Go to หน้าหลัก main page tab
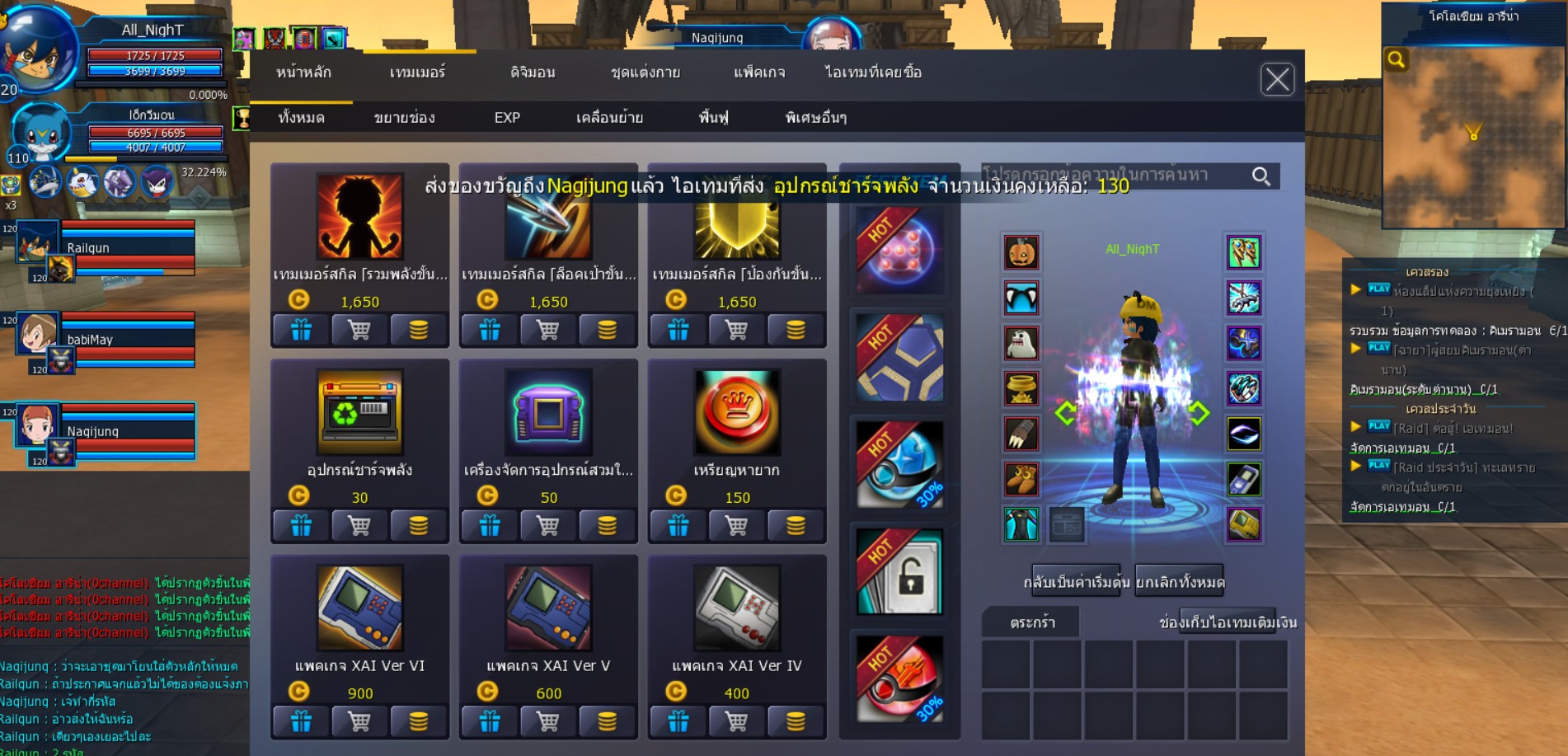This screenshot has width=1568, height=756. [303, 73]
